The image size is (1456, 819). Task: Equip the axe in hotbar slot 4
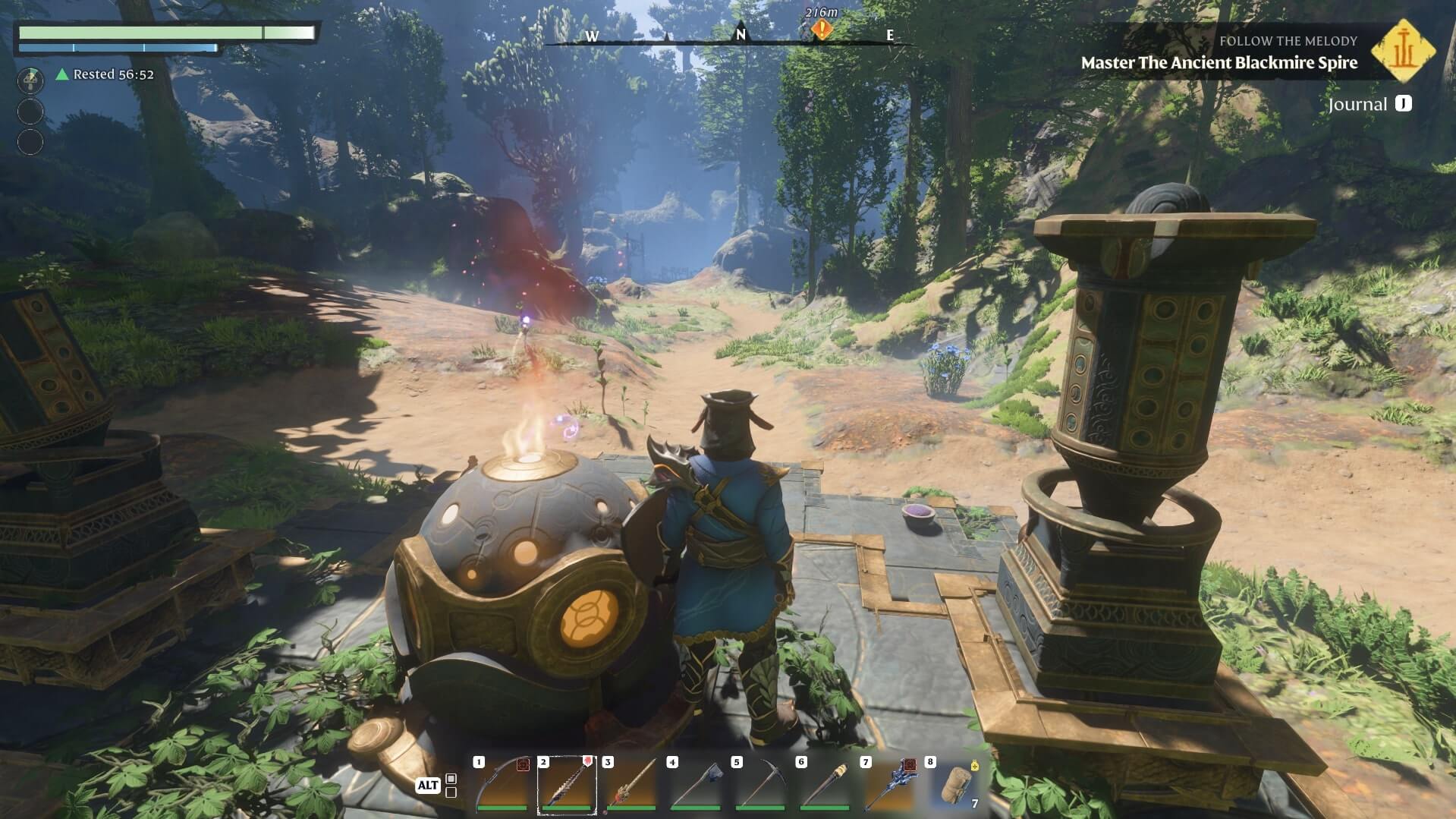(696, 785)
